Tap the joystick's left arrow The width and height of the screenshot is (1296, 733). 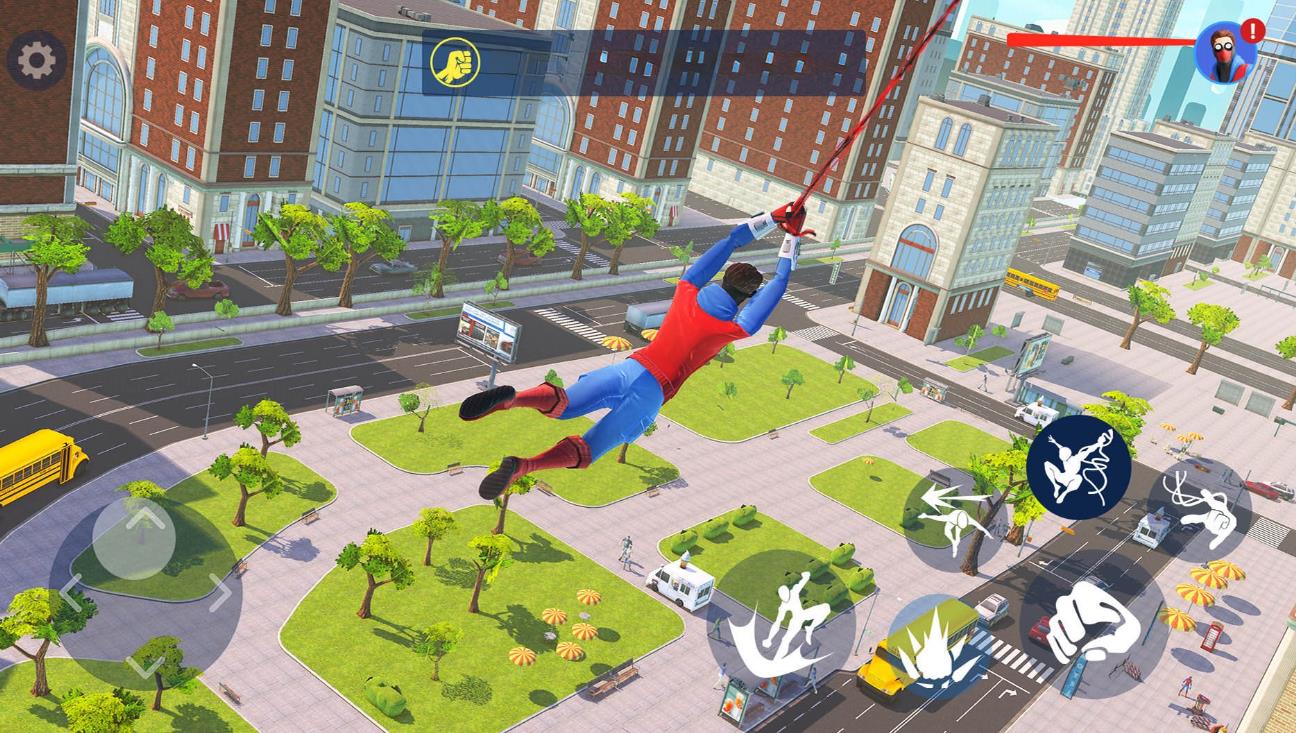[x=68, y=592]
